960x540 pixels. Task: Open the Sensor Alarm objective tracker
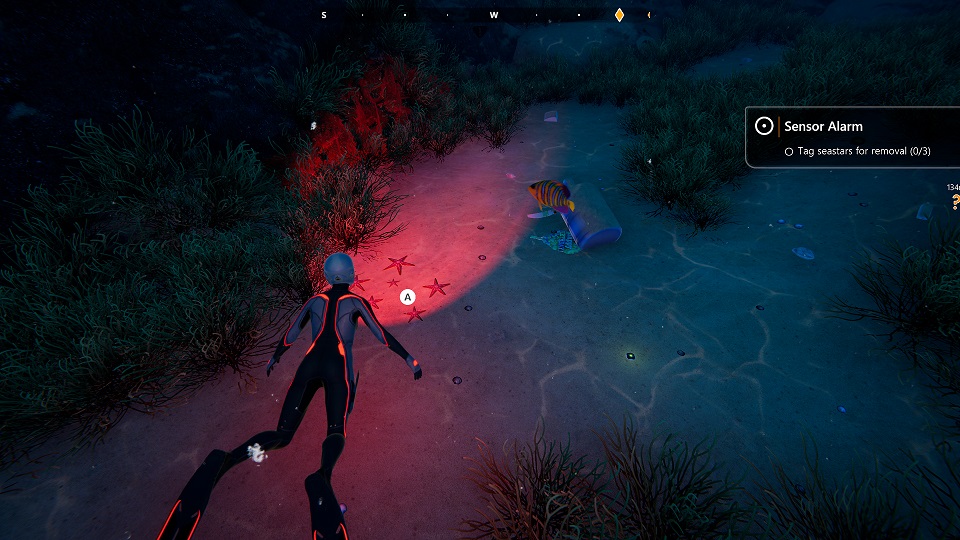(823, 127)
